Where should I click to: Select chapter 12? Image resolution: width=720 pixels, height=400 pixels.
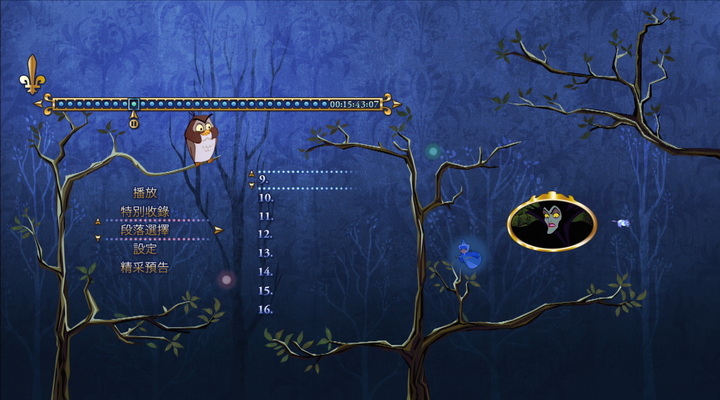(266, 233)
